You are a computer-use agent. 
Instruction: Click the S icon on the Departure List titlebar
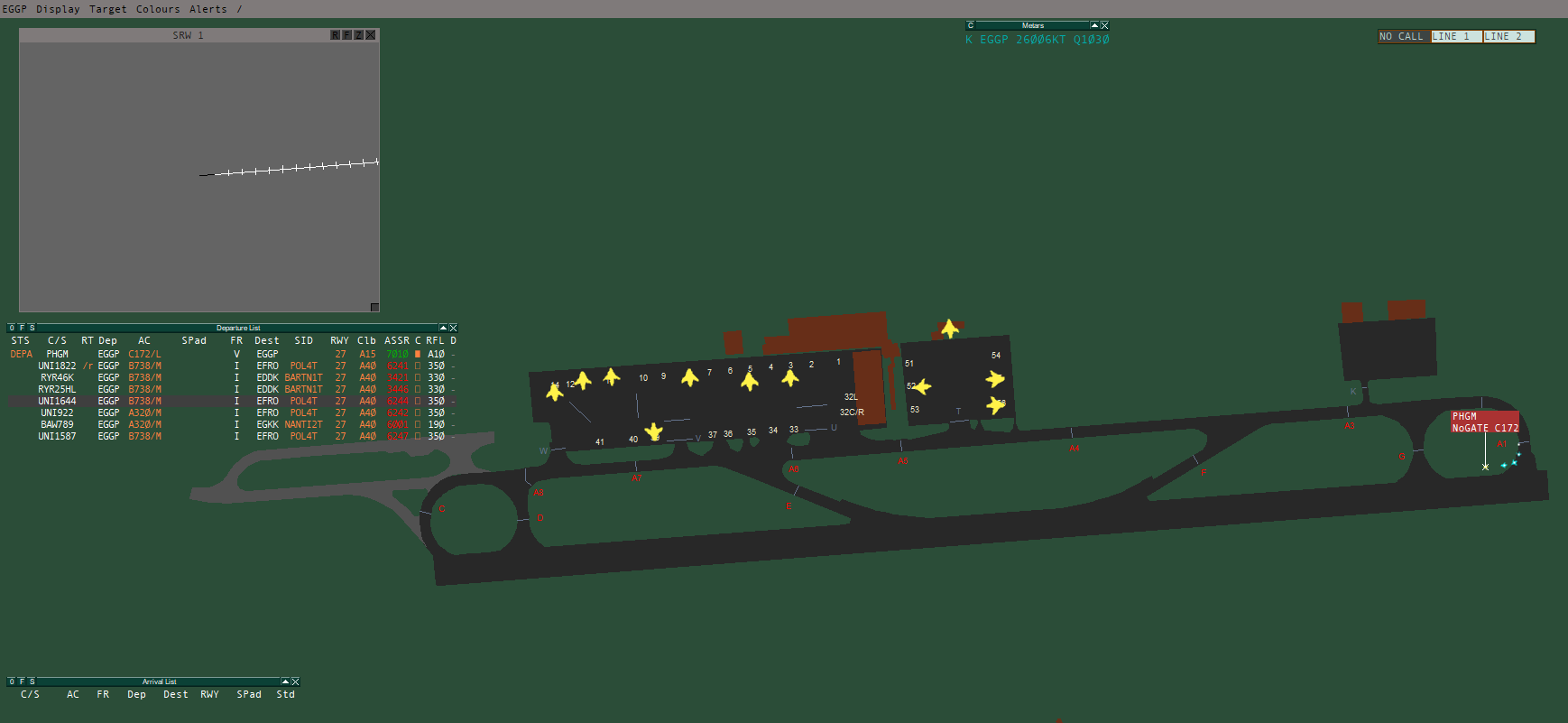[x=32, y=328]
